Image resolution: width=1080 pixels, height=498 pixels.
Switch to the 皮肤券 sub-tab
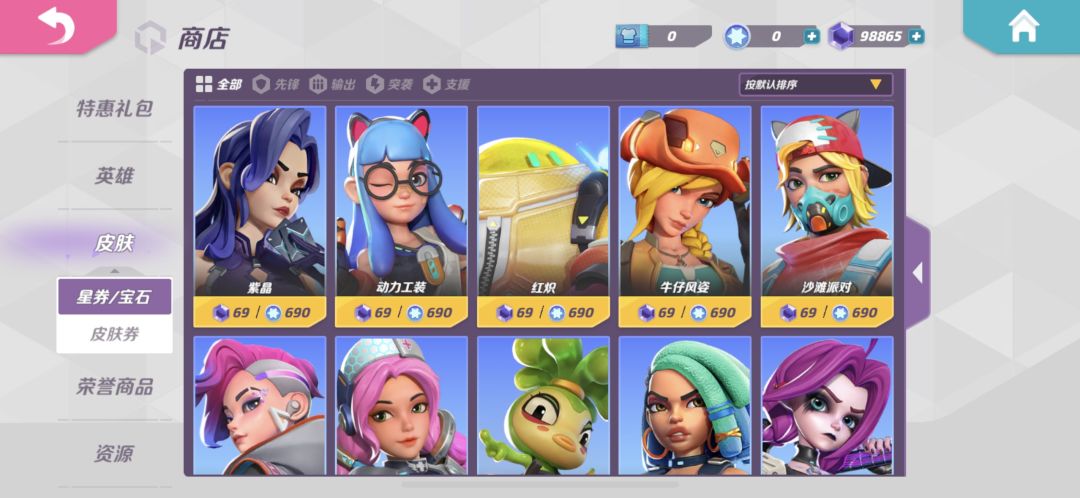pos(114,334)
